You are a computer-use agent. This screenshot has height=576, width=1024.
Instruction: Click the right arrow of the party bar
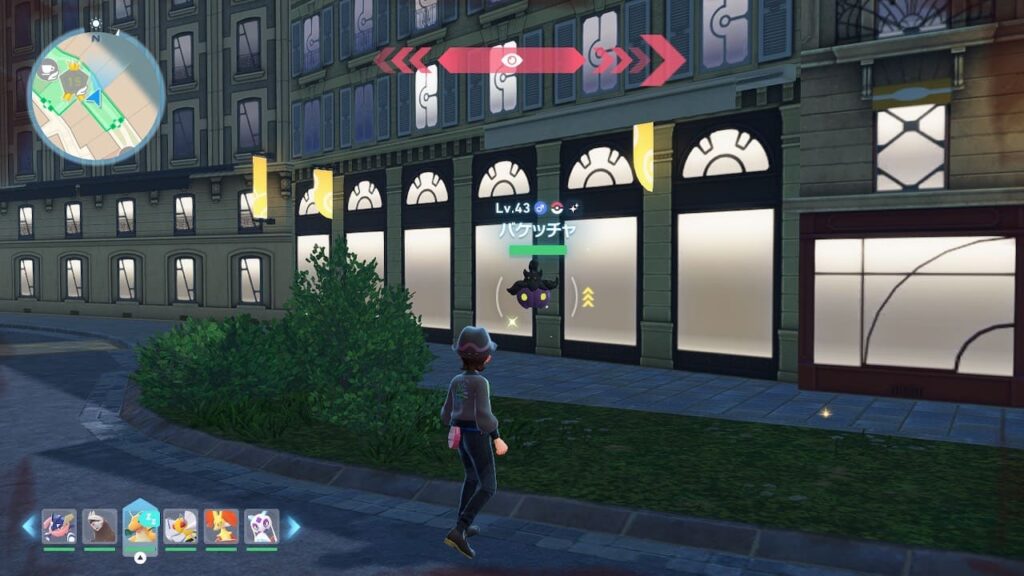[x=293, y=527]
